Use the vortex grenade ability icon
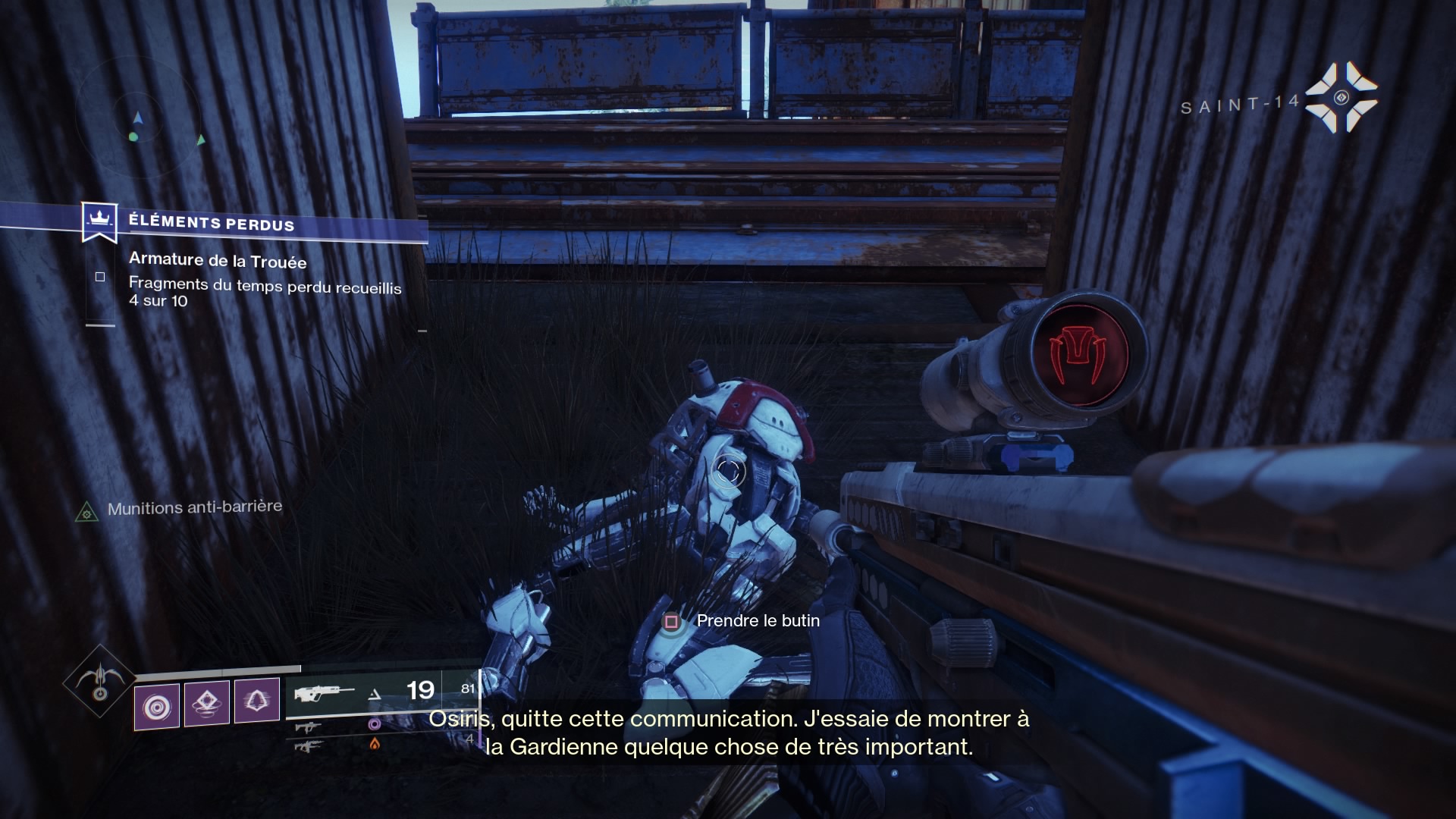 [157, 707]
